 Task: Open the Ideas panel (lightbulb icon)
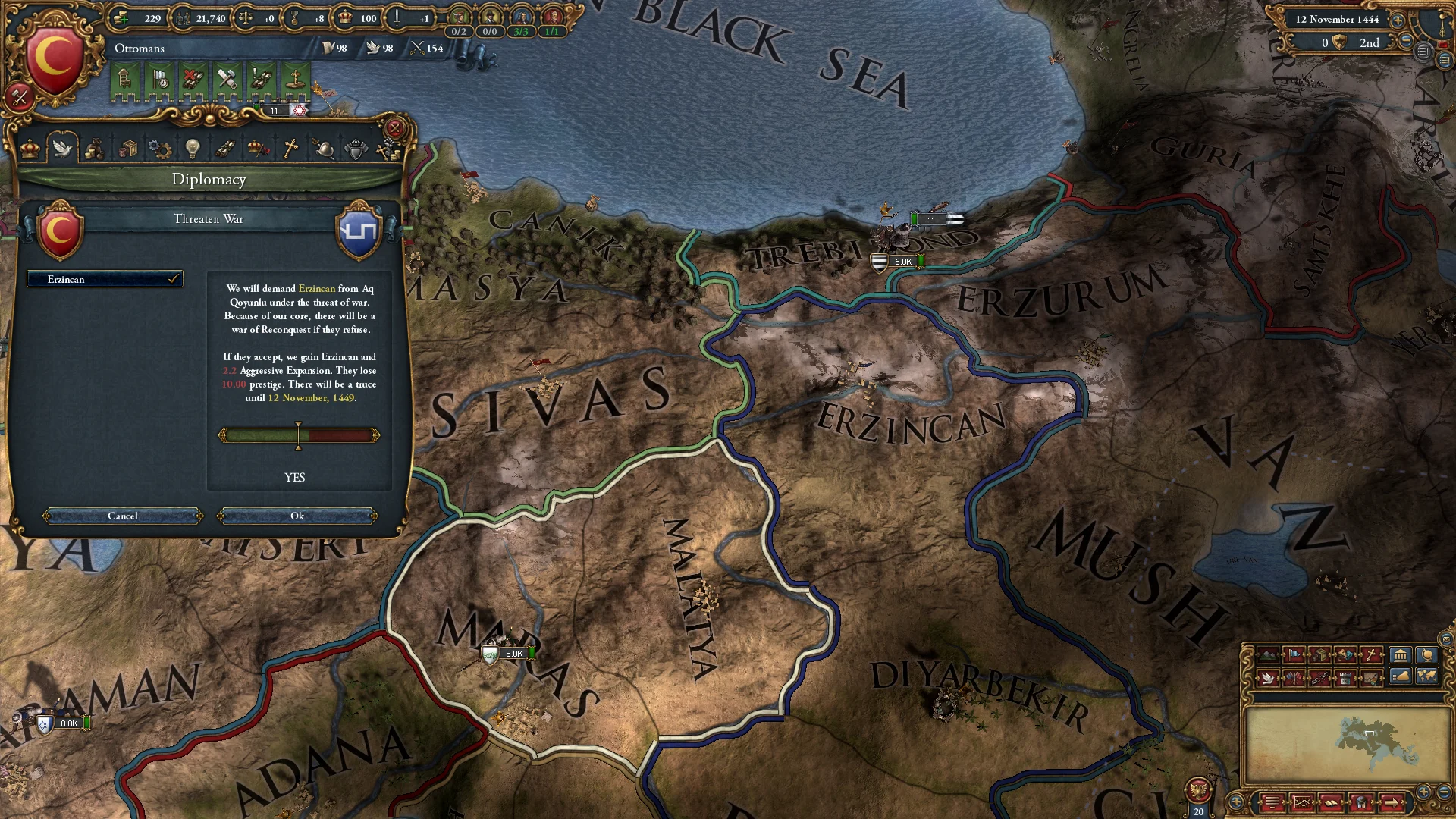tap(192, 149)
